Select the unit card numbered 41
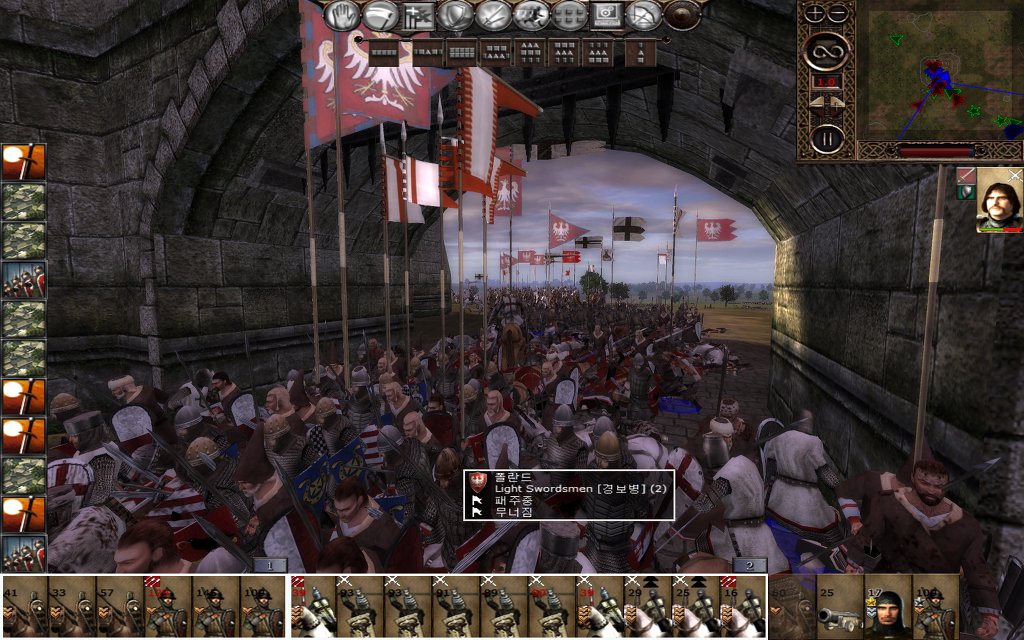This screenshot has width=1024, height=640. [24, 607]
